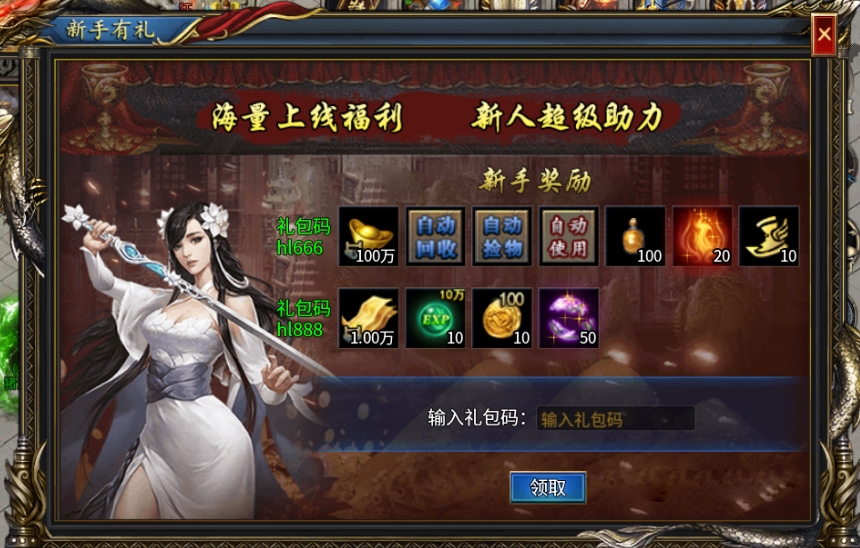Select the 自动回收 reward icon
860x548 pixels.
(x=435, y=237)
